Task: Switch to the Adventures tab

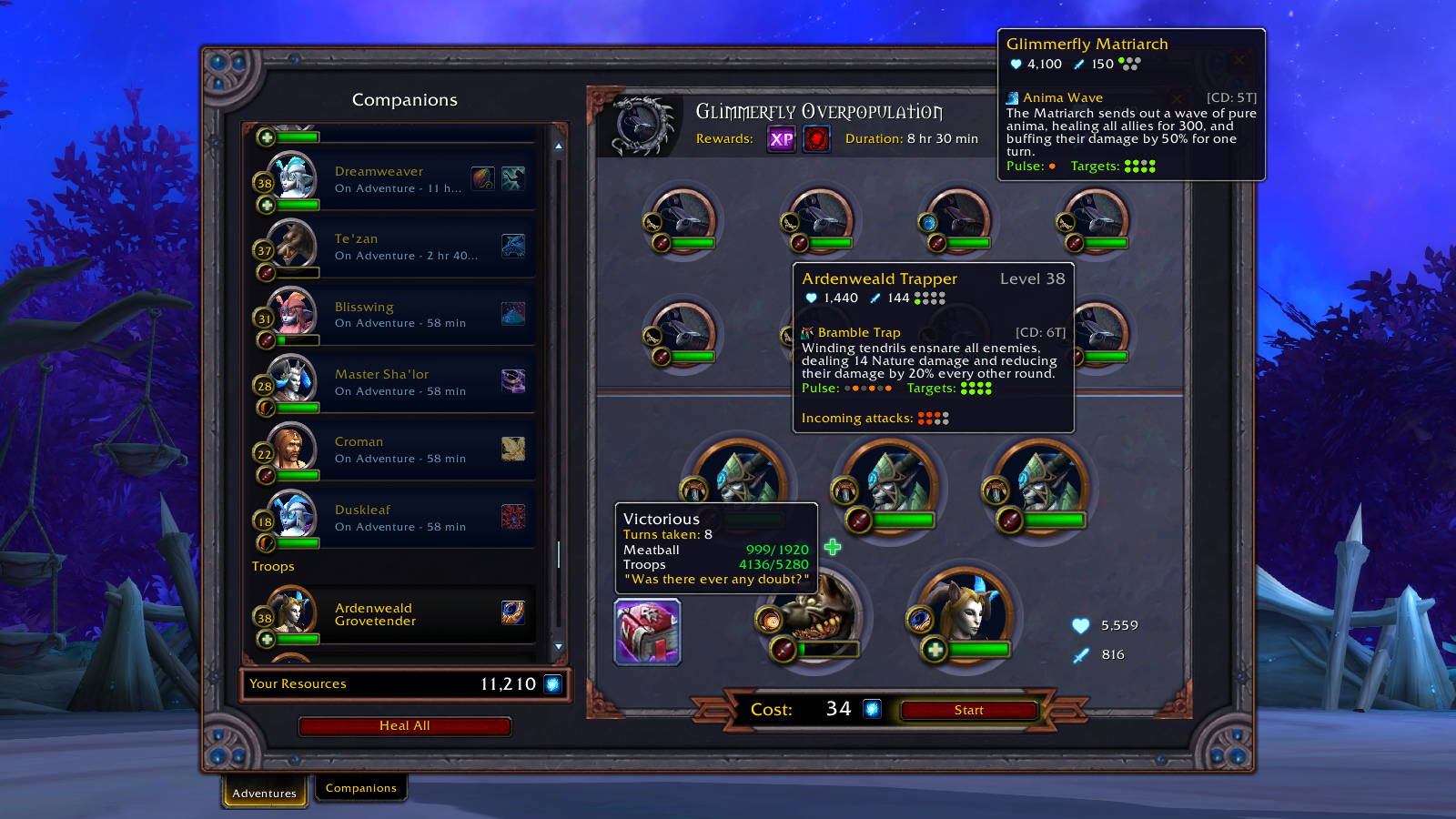Action: [x=264, y=793]
